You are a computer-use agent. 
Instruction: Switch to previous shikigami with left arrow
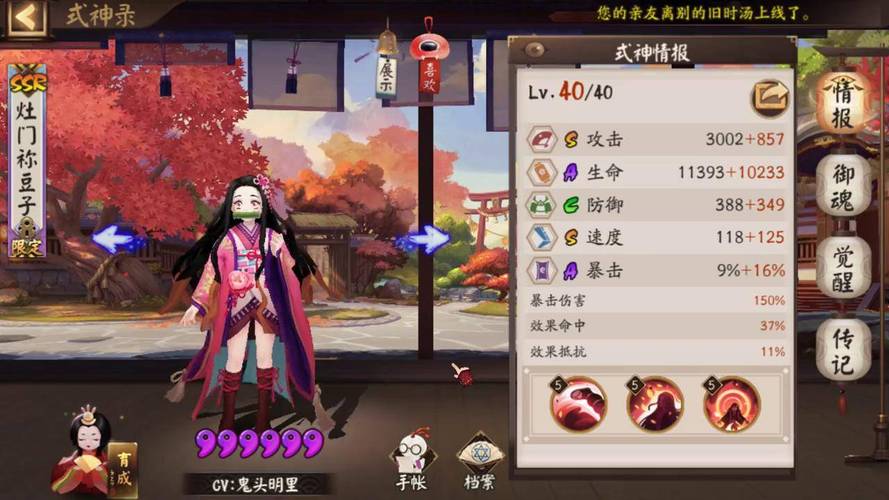click(x=118, y=239)
